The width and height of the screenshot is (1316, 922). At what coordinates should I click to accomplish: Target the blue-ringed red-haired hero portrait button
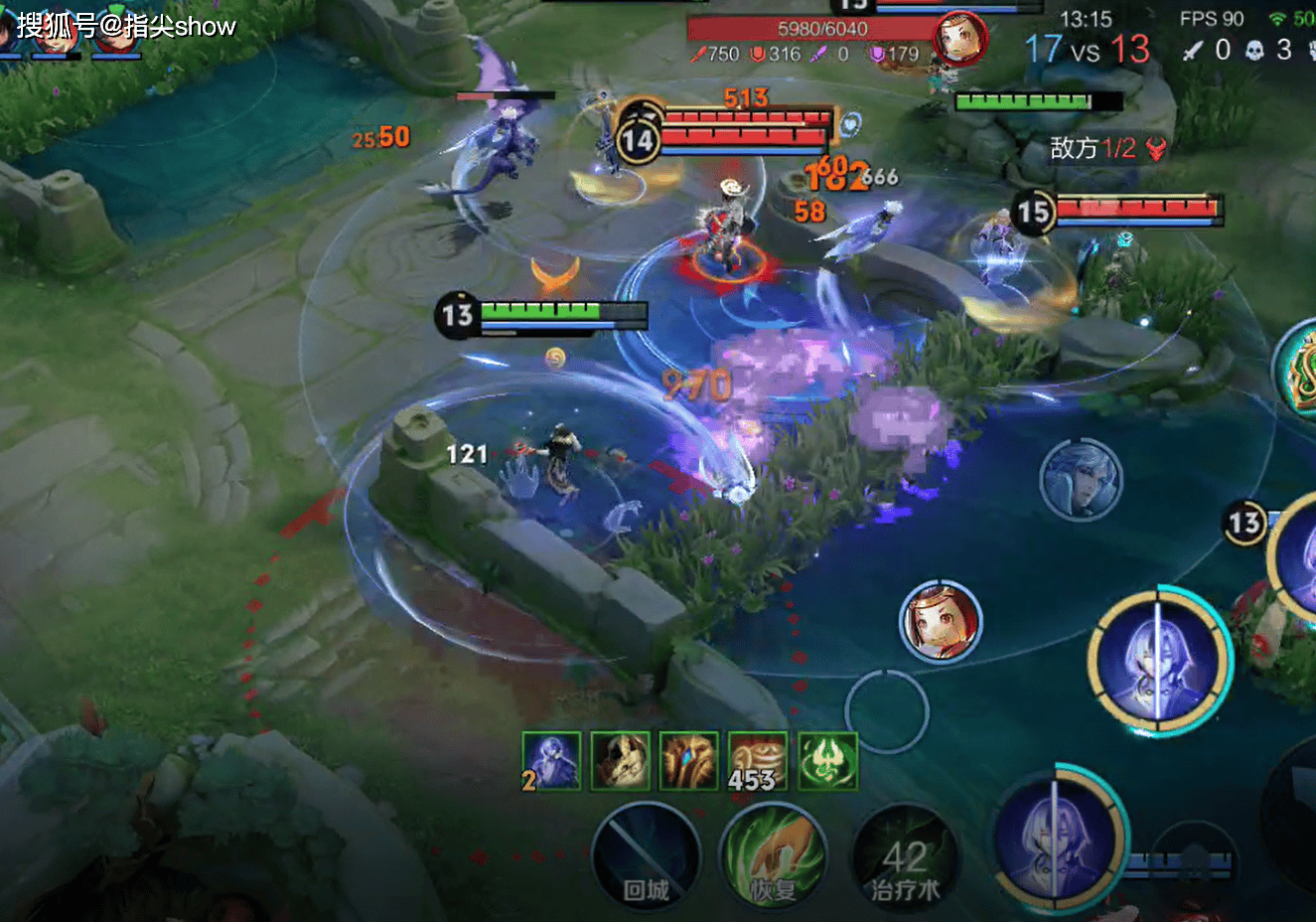pyautogui.click(x=940, y=622)
